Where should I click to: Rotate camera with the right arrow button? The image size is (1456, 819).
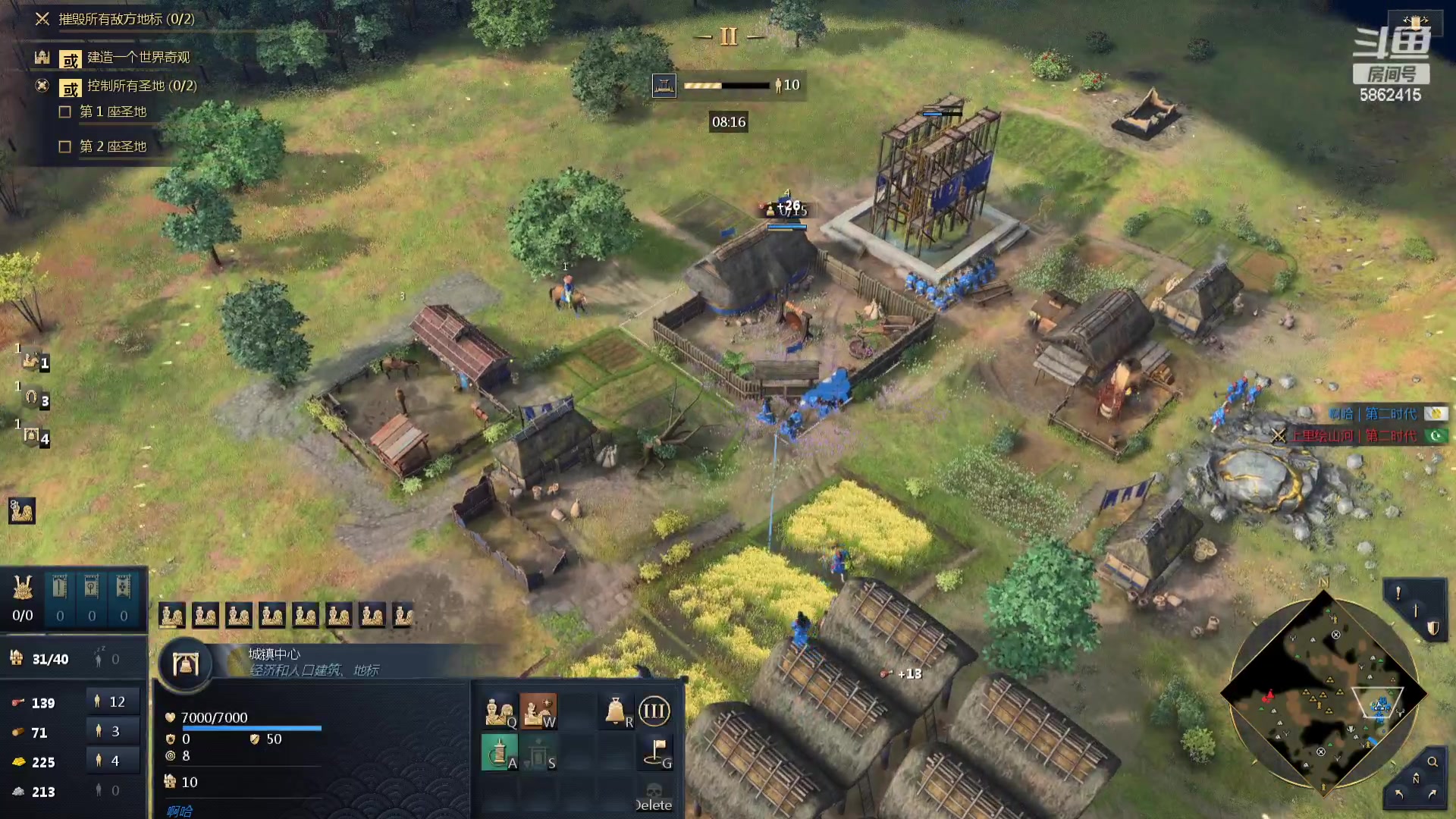point(1432,794)
